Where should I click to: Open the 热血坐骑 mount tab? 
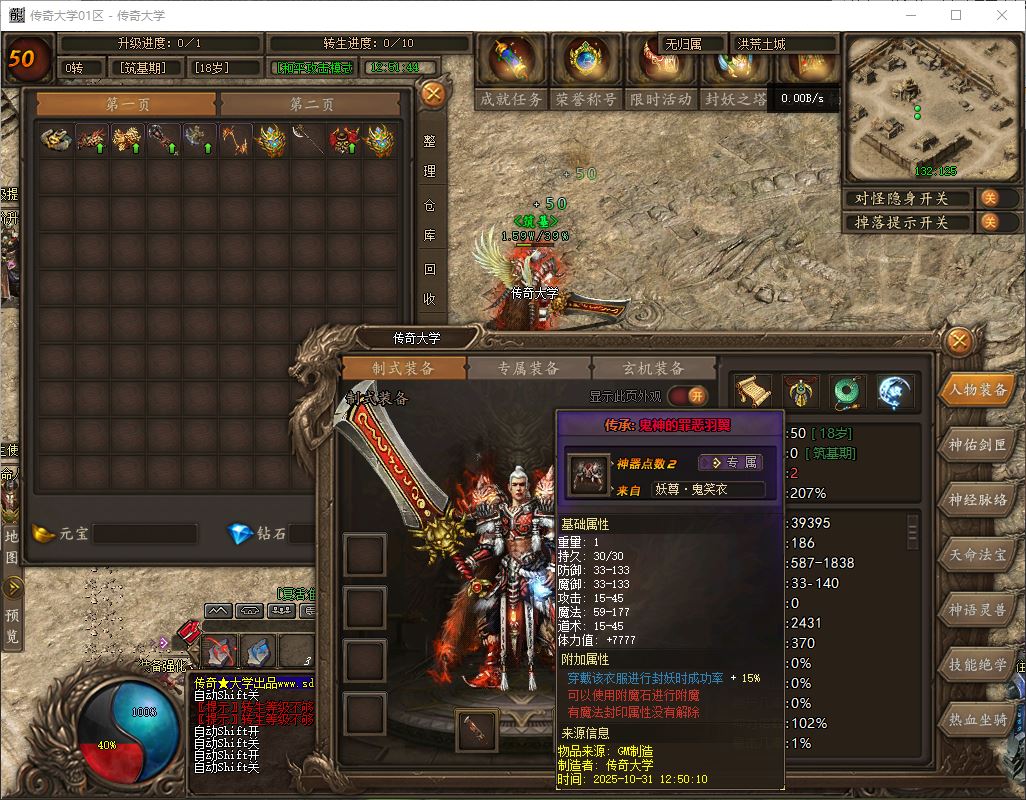pos(977,719)
